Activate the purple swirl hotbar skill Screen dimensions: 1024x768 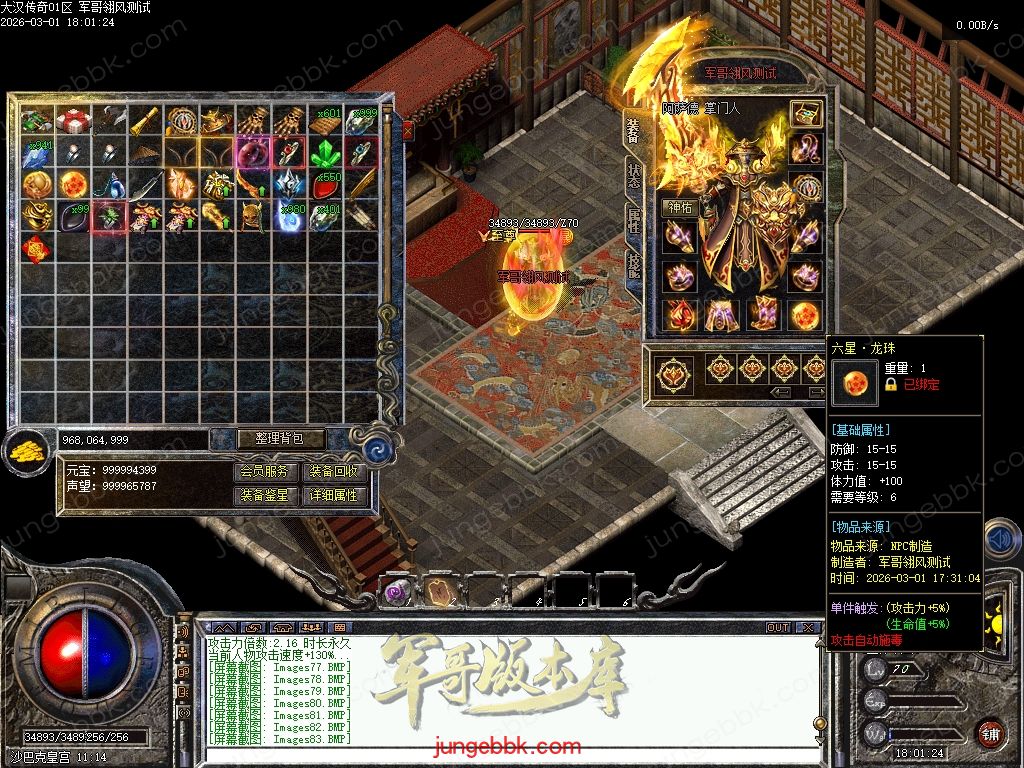[x=397, y=592]
